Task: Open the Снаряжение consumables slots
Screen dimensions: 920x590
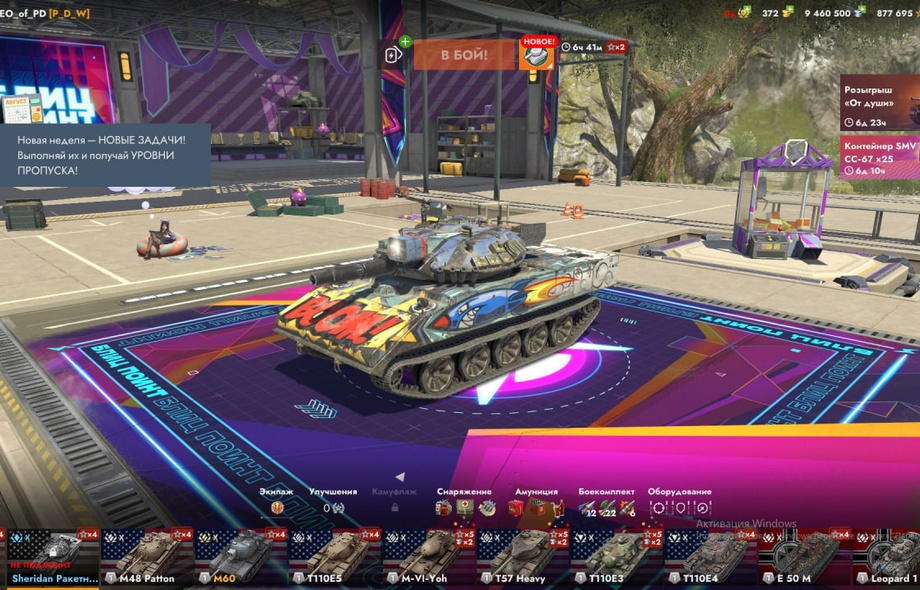Action: [464, 502]
